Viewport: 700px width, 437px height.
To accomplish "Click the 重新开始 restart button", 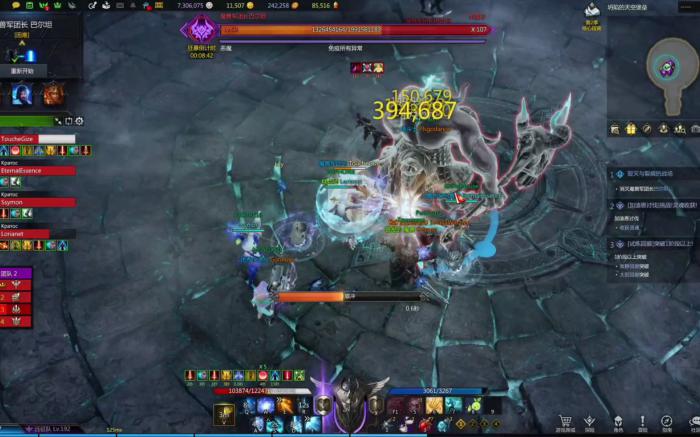I will 22,71.
